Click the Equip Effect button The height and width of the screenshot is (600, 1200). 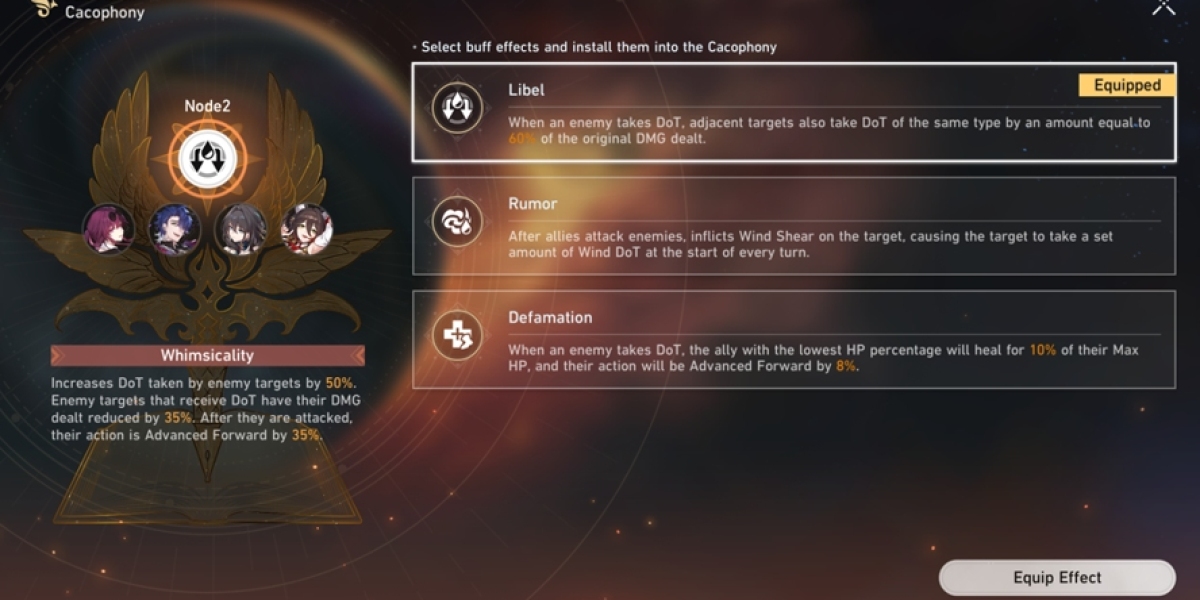click(1056, 578)
